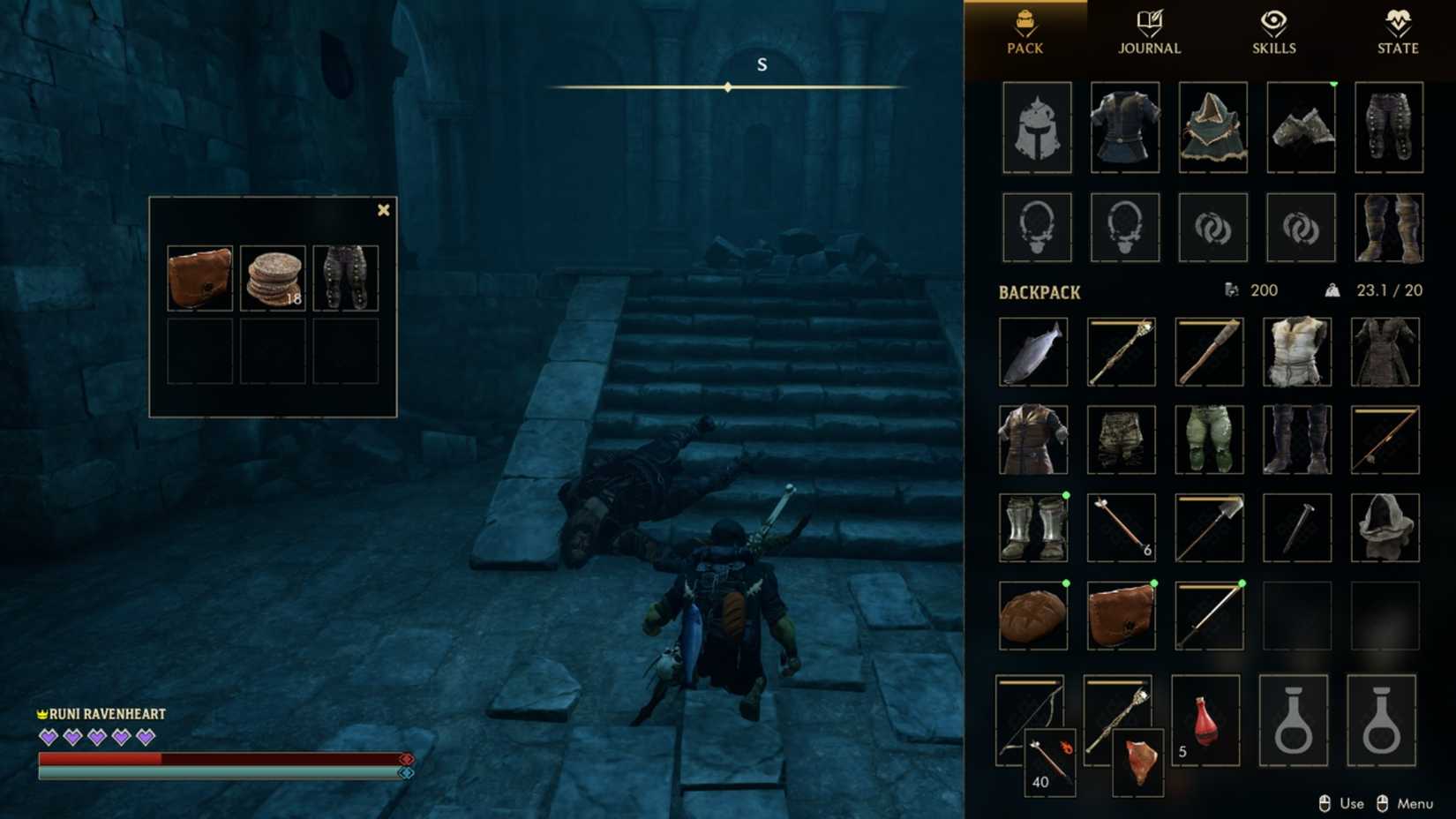Click the helmet in the armor slots
The height and width of the screenshot is (819, 1456).
1036,128
